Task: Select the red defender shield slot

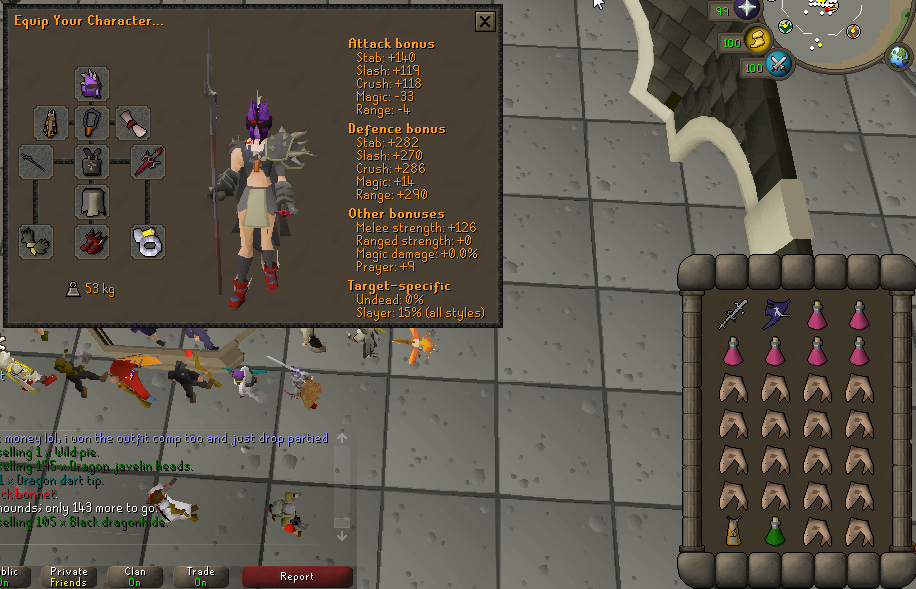Action: pos(148,161)
